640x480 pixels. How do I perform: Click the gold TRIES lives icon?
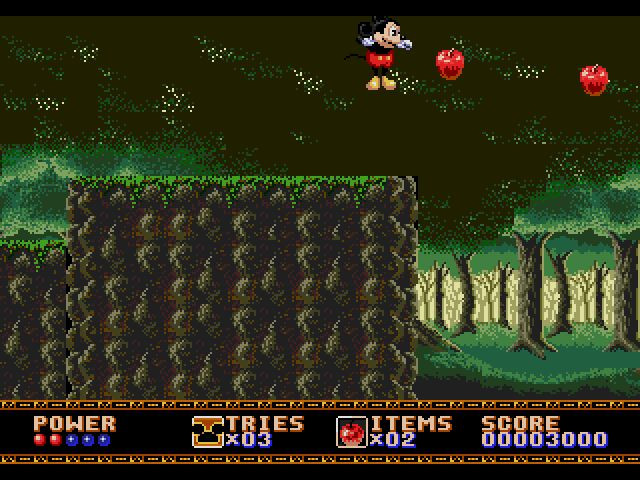click(x=207, y=430)
